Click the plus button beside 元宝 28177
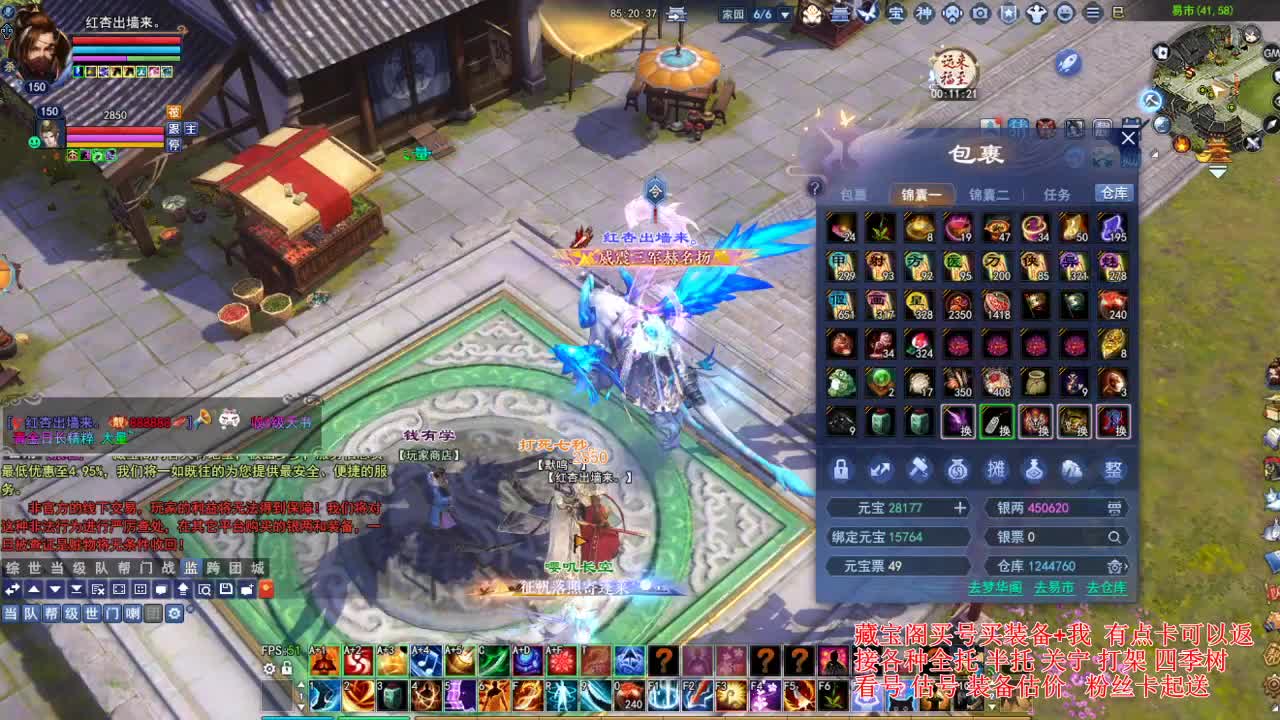This screenshot has height=720, width=1280. pos(962,508)
